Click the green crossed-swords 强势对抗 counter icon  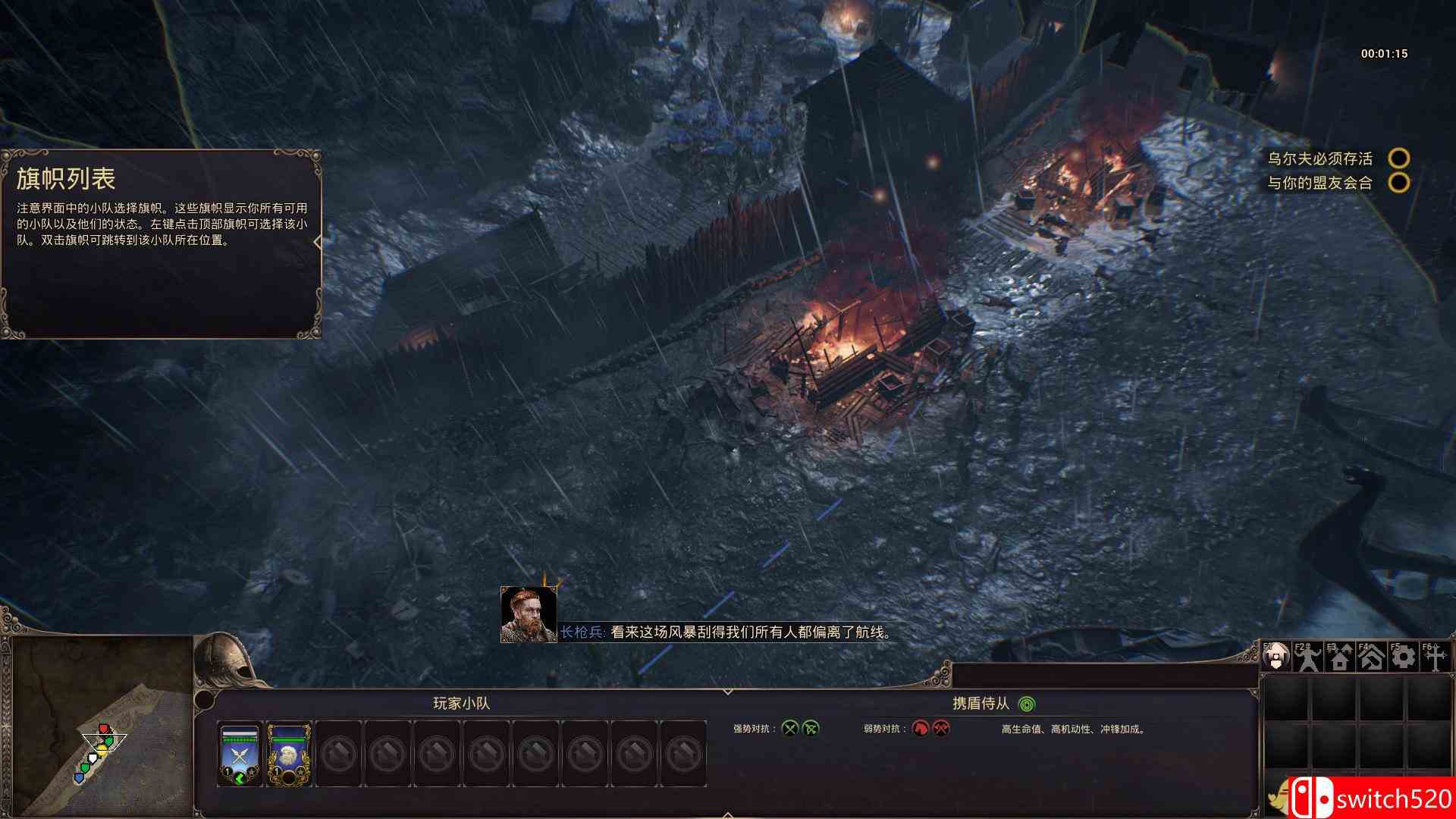(789, 728)
